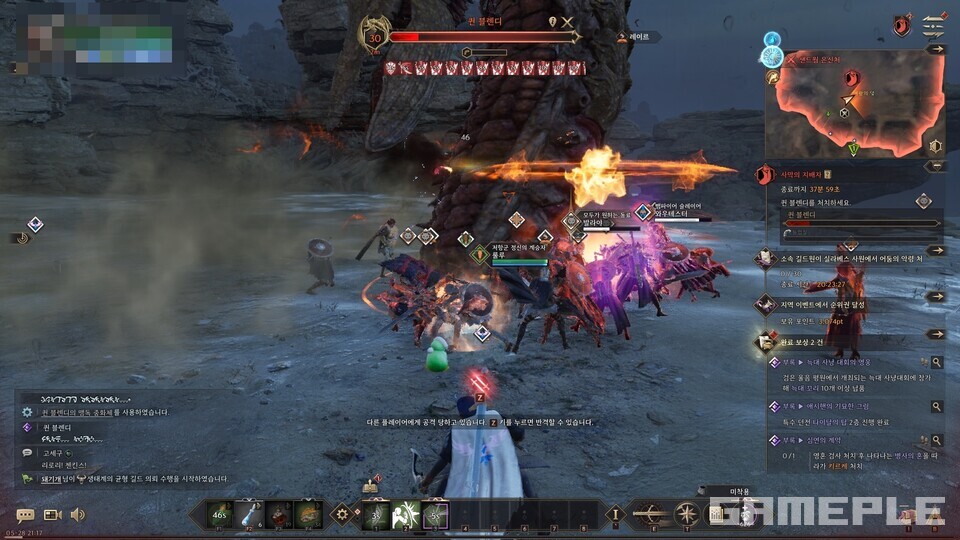Click the magnifier beside the bottom side quest
960x540 pixels.
936,441
